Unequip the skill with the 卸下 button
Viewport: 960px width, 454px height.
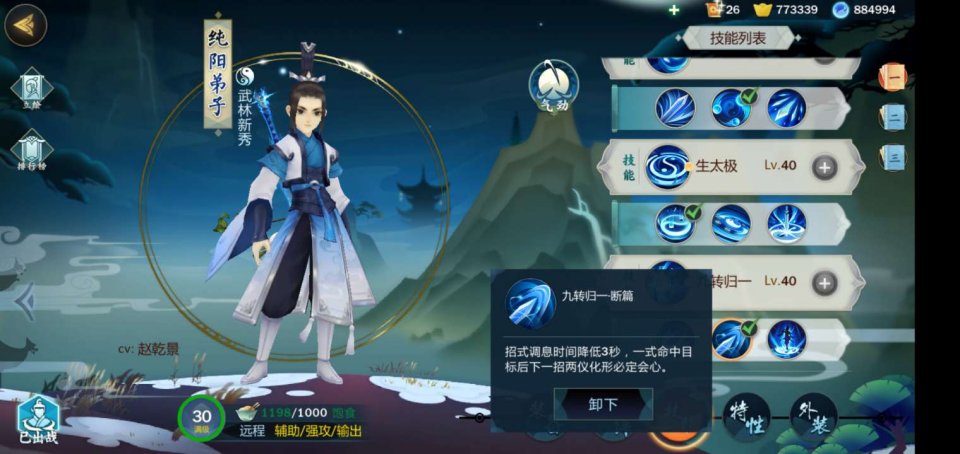(x=603, y=404)
